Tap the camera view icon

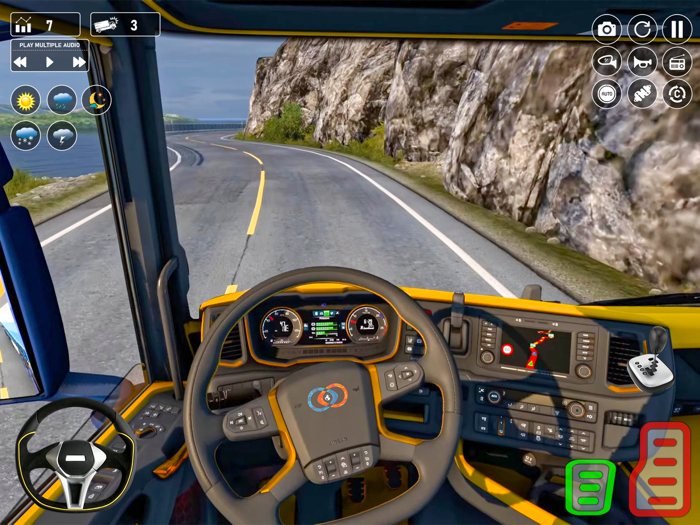click(606, 29)
